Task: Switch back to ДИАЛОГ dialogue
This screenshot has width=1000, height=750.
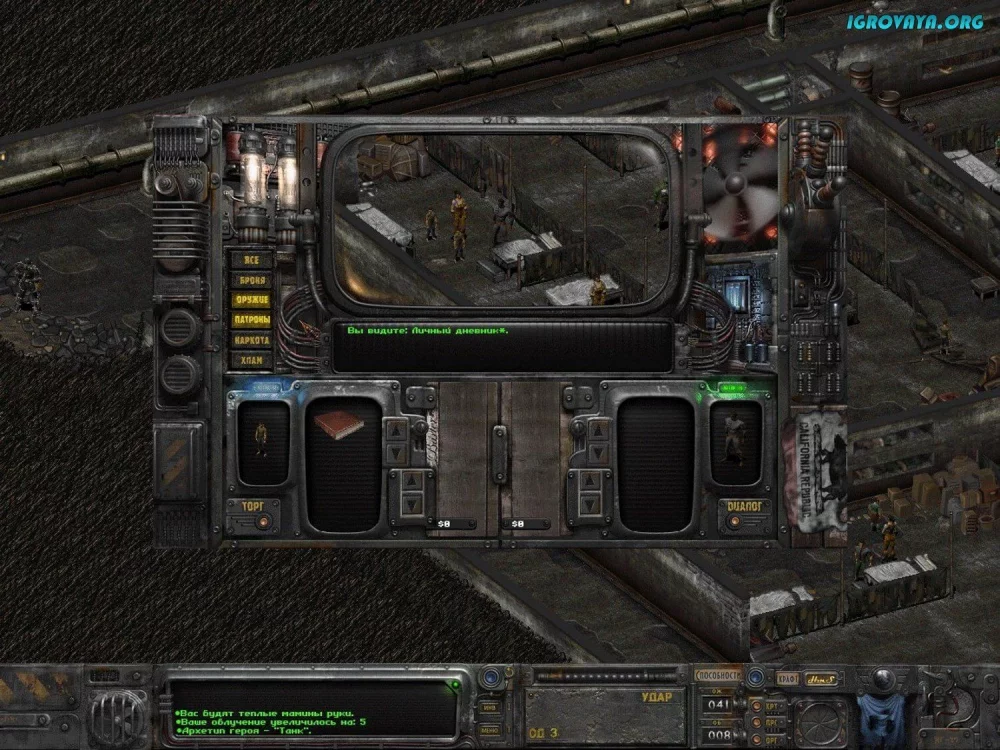Action: coord(741,506)
